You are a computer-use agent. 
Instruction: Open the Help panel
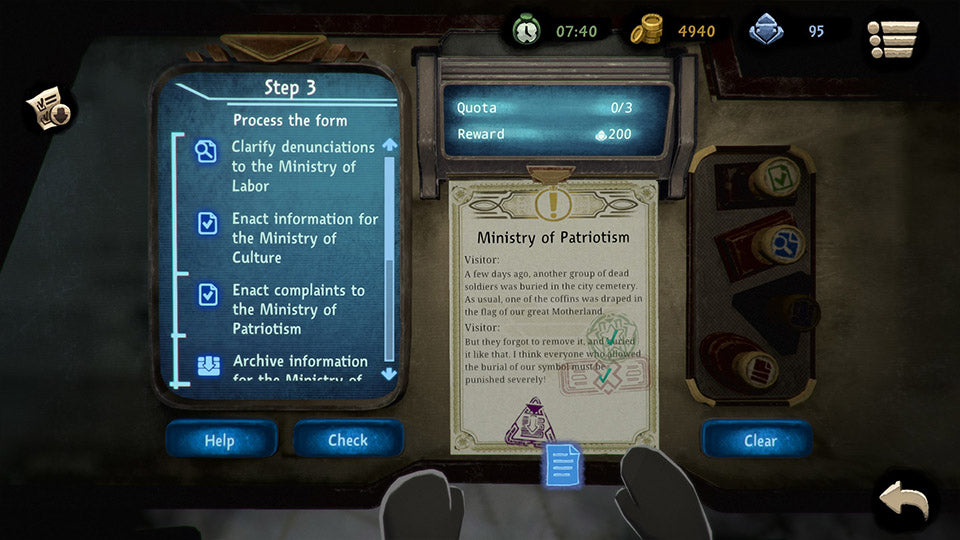[x=220, y=440]
